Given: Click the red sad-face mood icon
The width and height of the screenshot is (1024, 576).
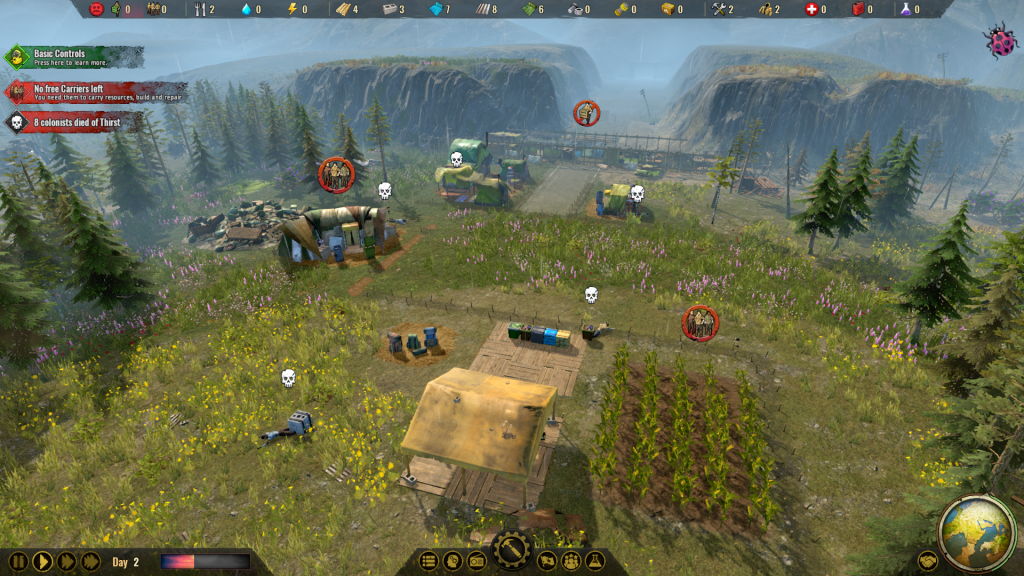Looking at the screenshot, I should (97, 9).
